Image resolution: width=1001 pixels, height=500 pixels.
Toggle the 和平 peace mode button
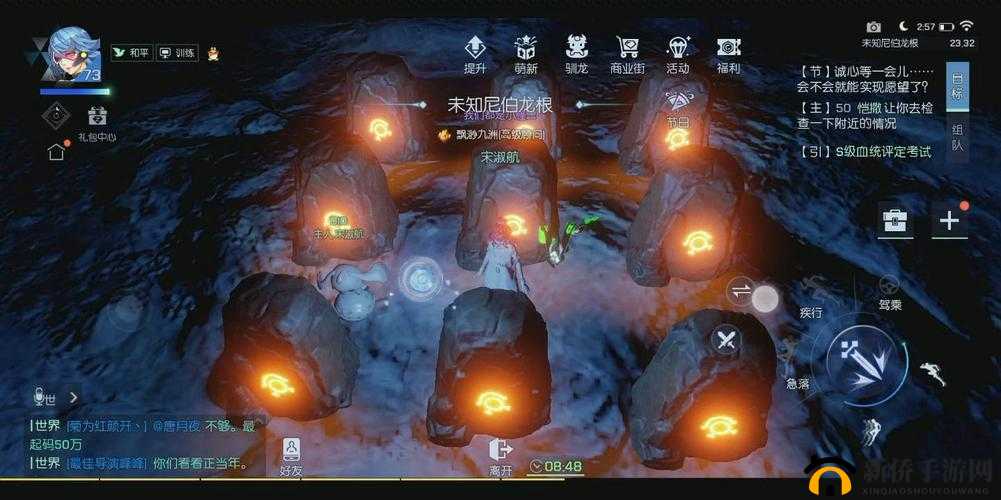(x=133, y=53)
